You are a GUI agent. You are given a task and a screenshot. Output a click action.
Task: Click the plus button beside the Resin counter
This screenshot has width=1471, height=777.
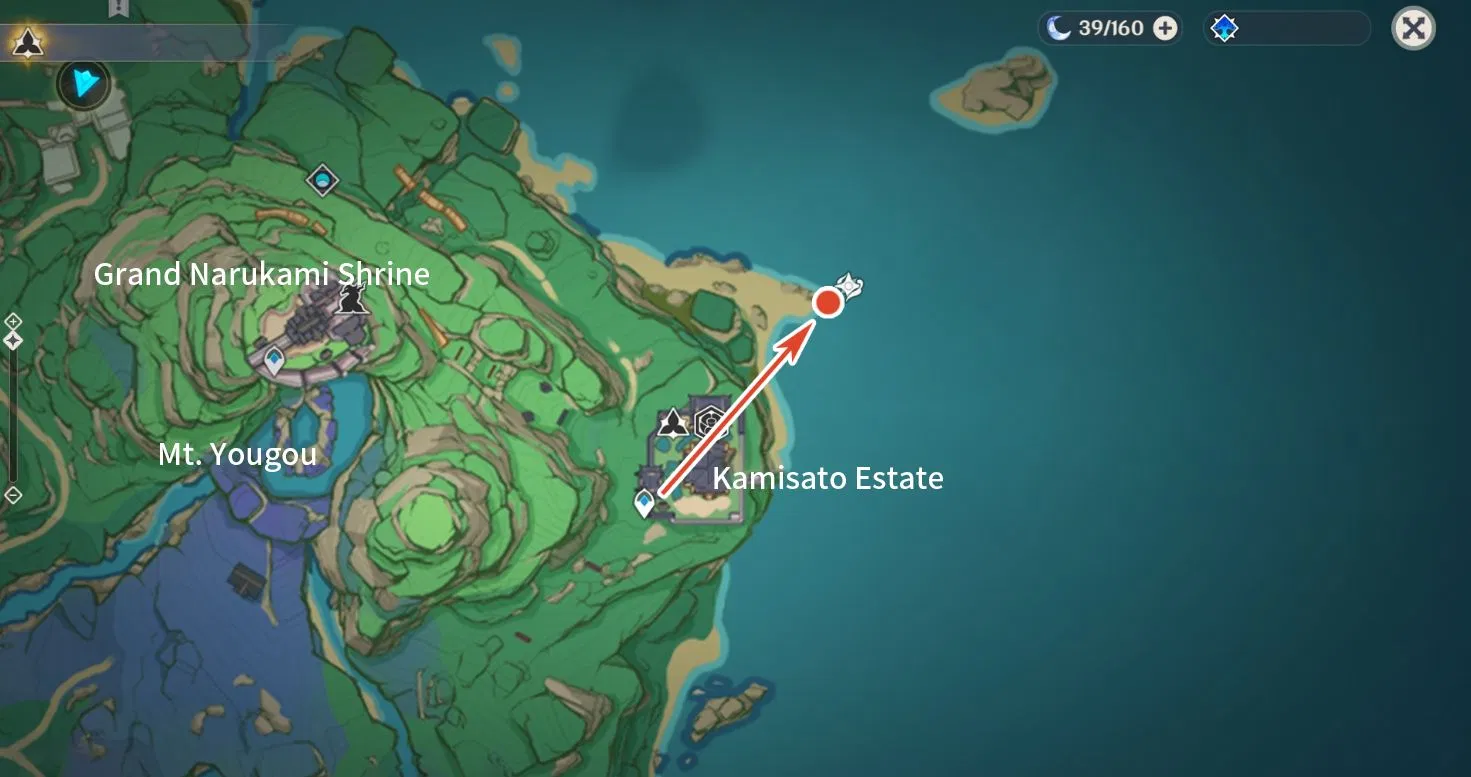coord(1163,28)
